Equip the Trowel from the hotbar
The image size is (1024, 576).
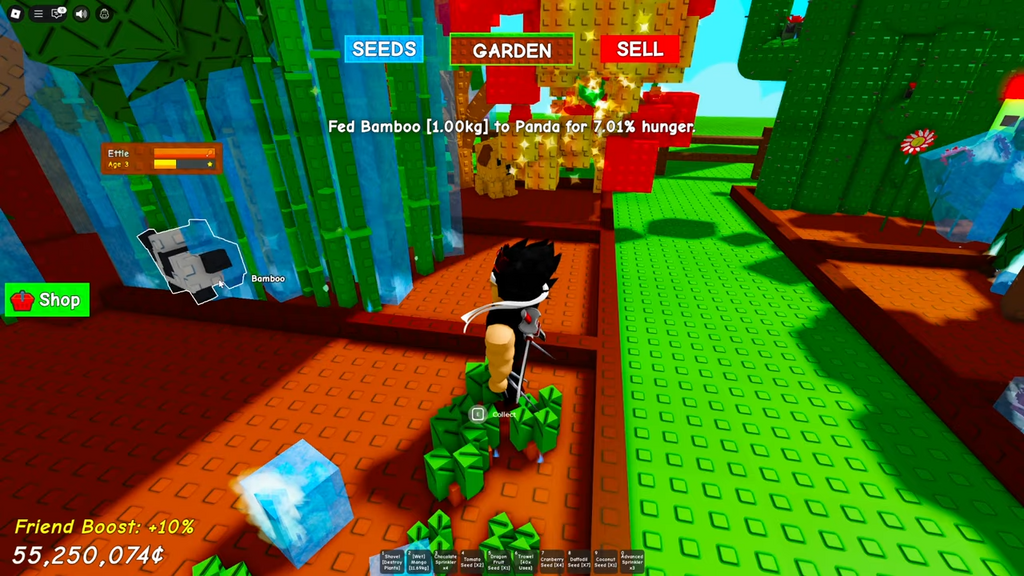pyautogui.click(x=525, y=563)
